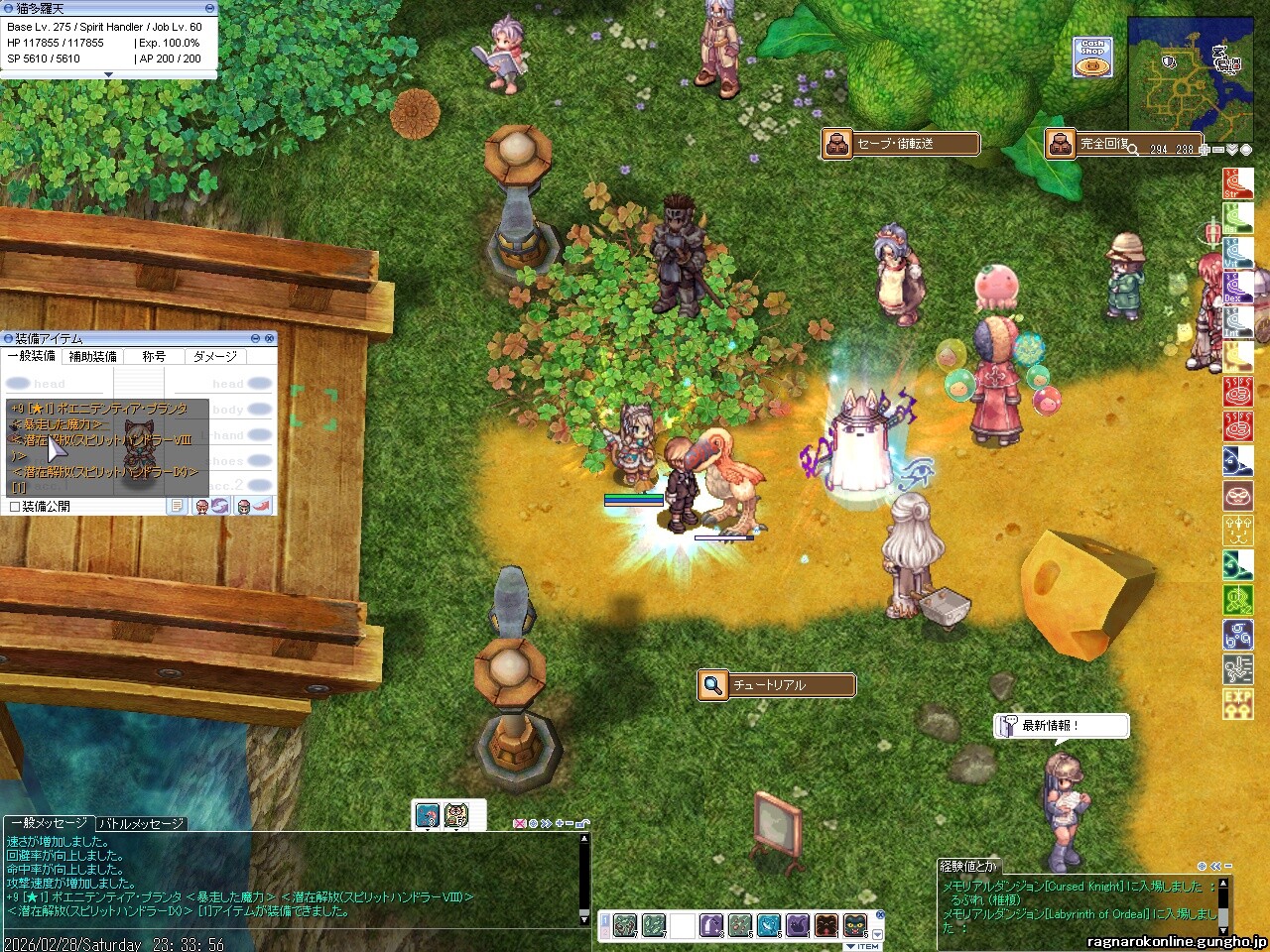The height and width of the screenshot is (952, 1270).
Task: Click the shrimp skill icon above chat
Action: coord(428,815)
